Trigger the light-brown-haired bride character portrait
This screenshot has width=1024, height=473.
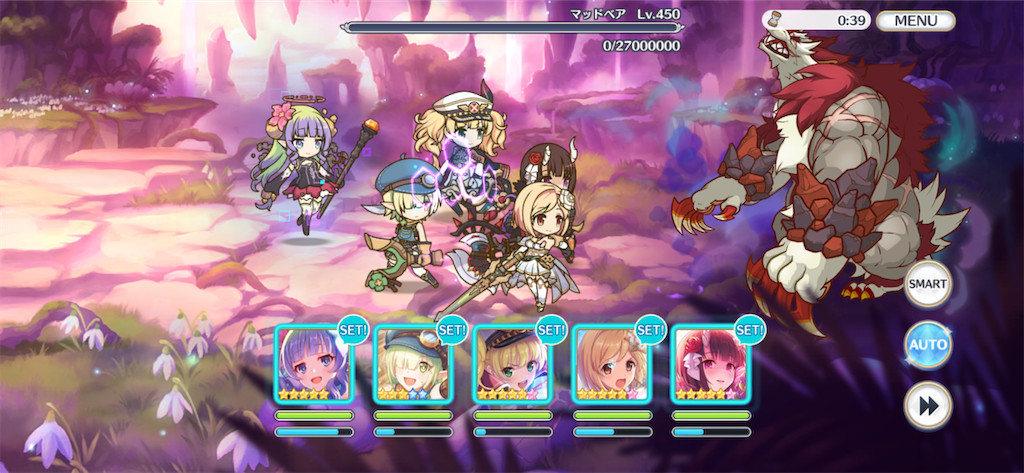(611, 364)
